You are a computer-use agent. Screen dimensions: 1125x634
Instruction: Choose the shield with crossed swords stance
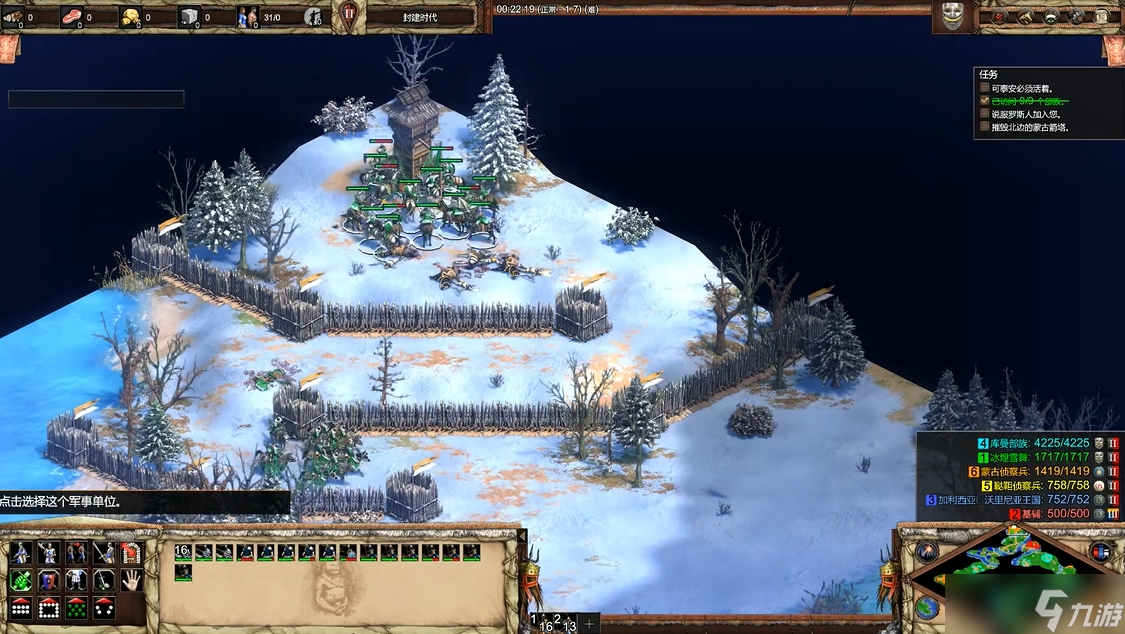point(48,580)
